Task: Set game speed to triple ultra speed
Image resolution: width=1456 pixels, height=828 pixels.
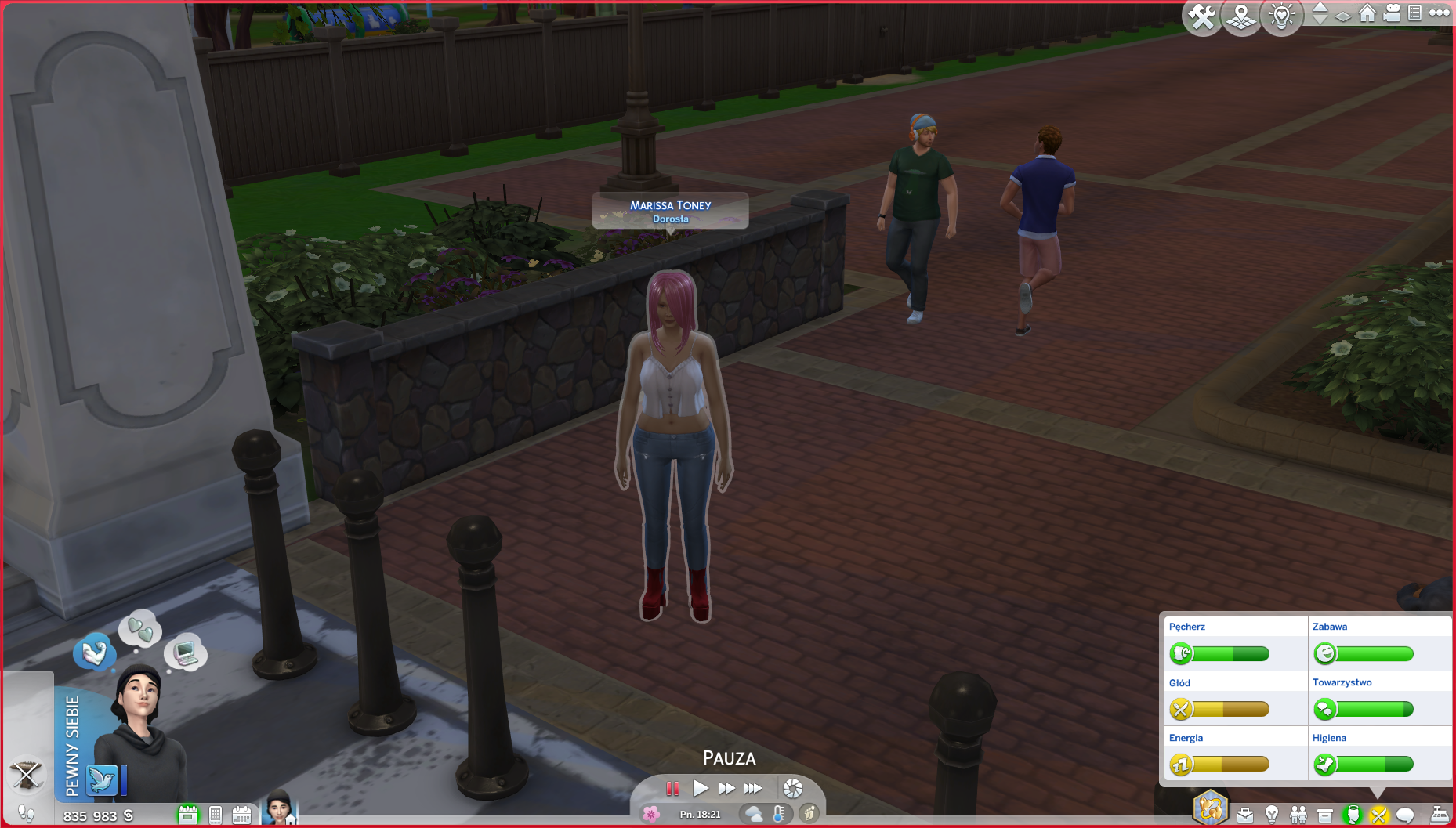Action: 753,788
